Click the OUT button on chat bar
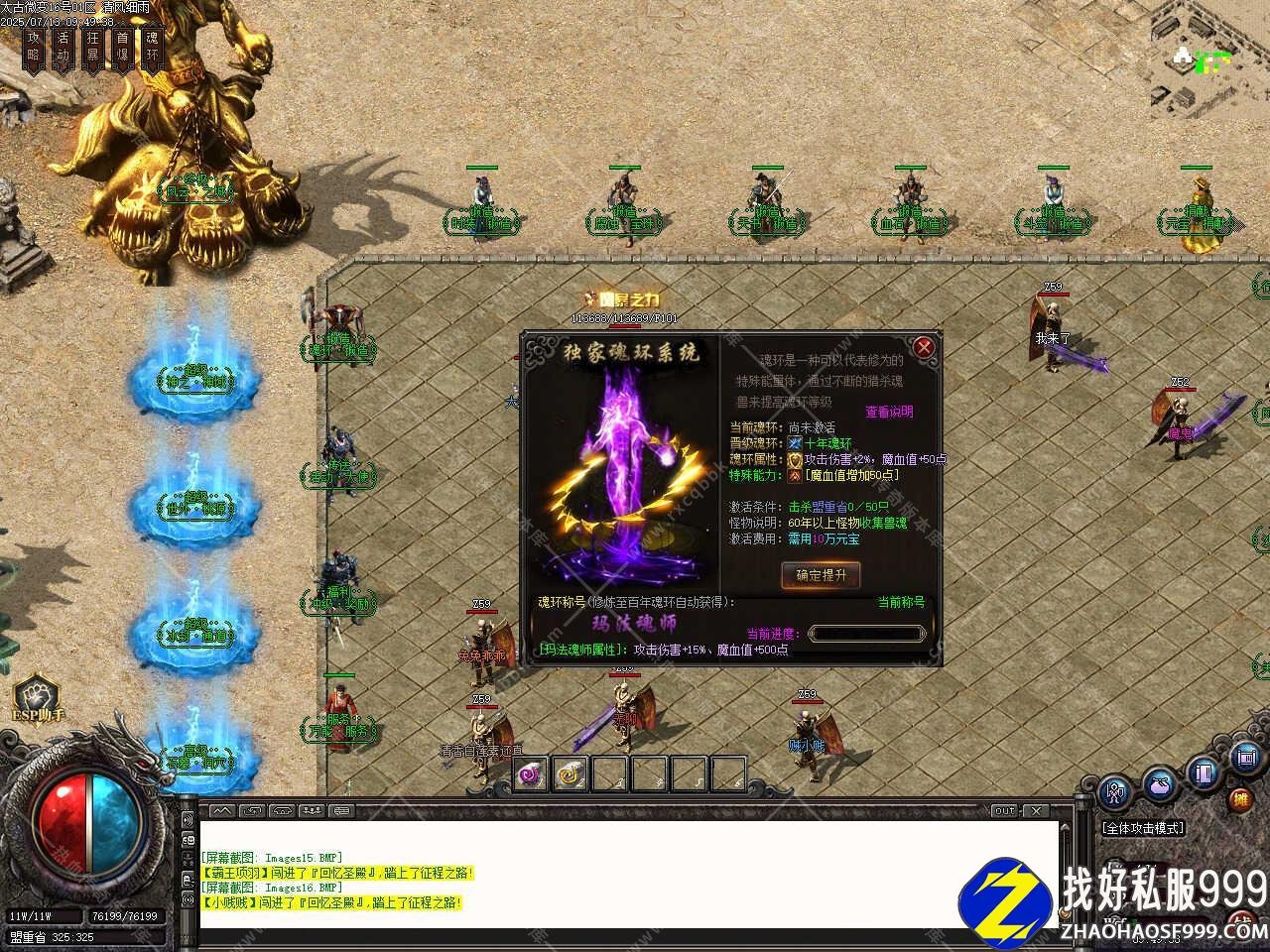1270x952 pixels. (1005, 811)
